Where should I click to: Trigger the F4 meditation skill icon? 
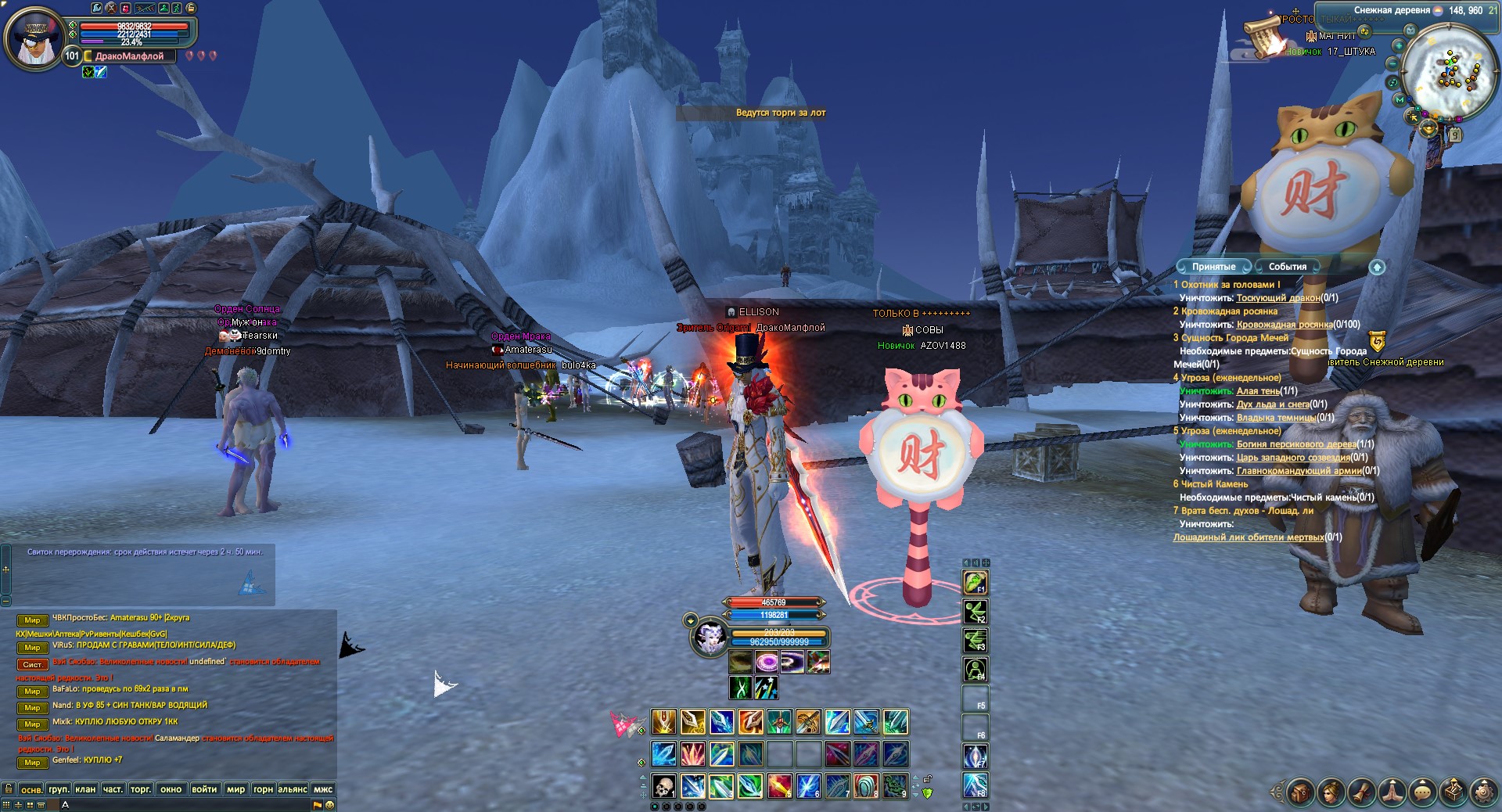coord(975,670)
